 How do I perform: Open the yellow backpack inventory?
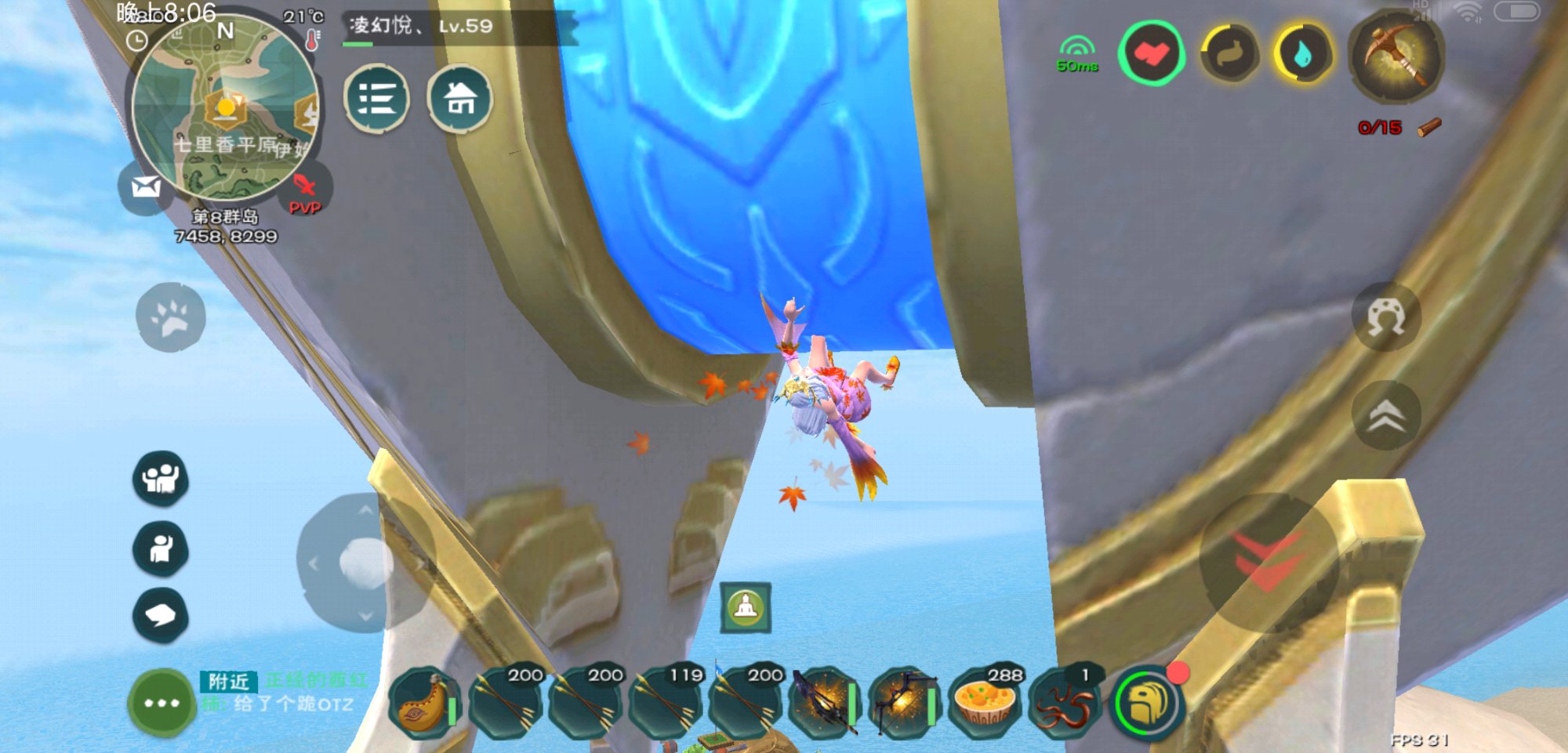(x=1148, y=703)
